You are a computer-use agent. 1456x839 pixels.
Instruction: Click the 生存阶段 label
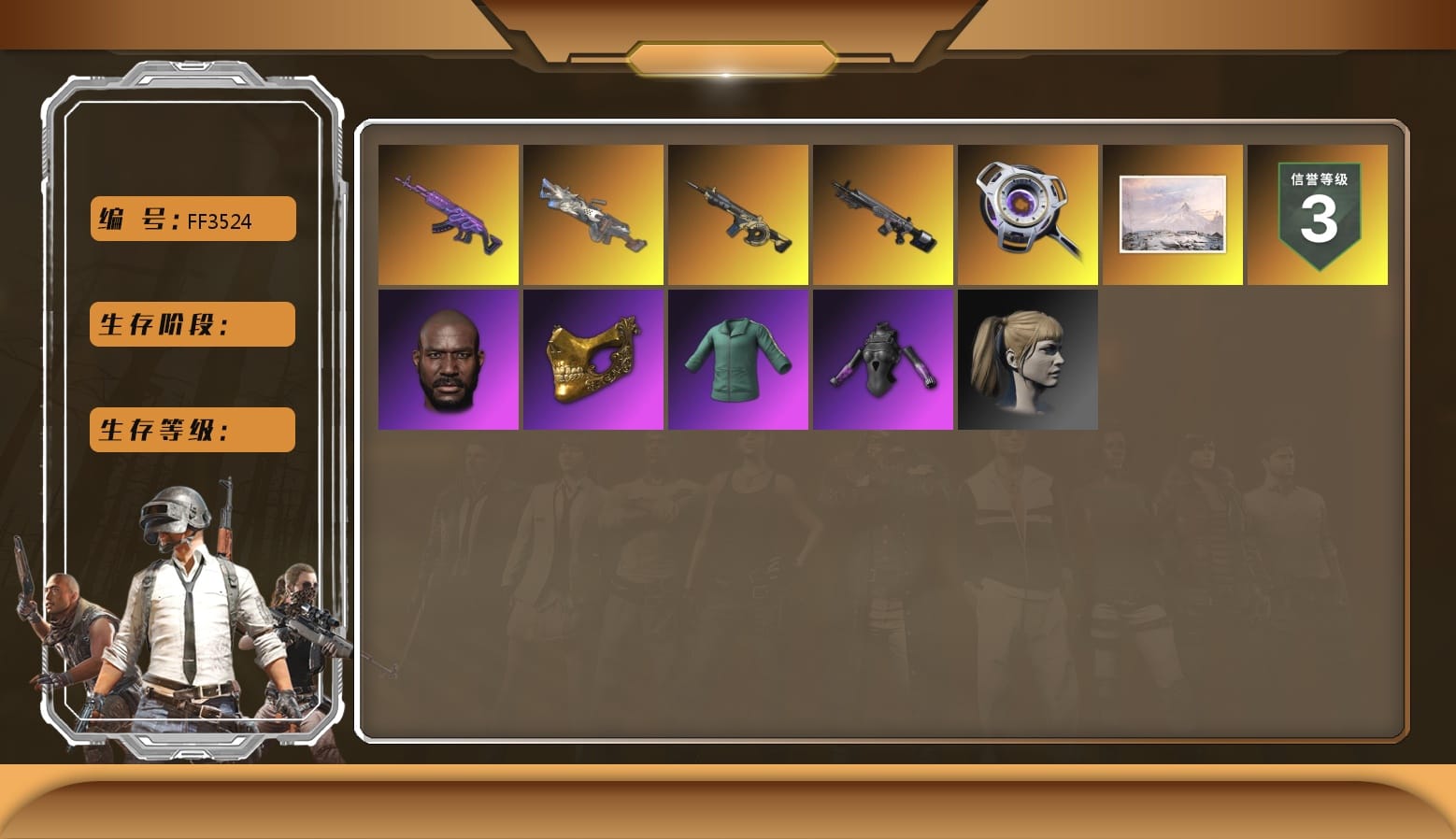click(191, 324)
